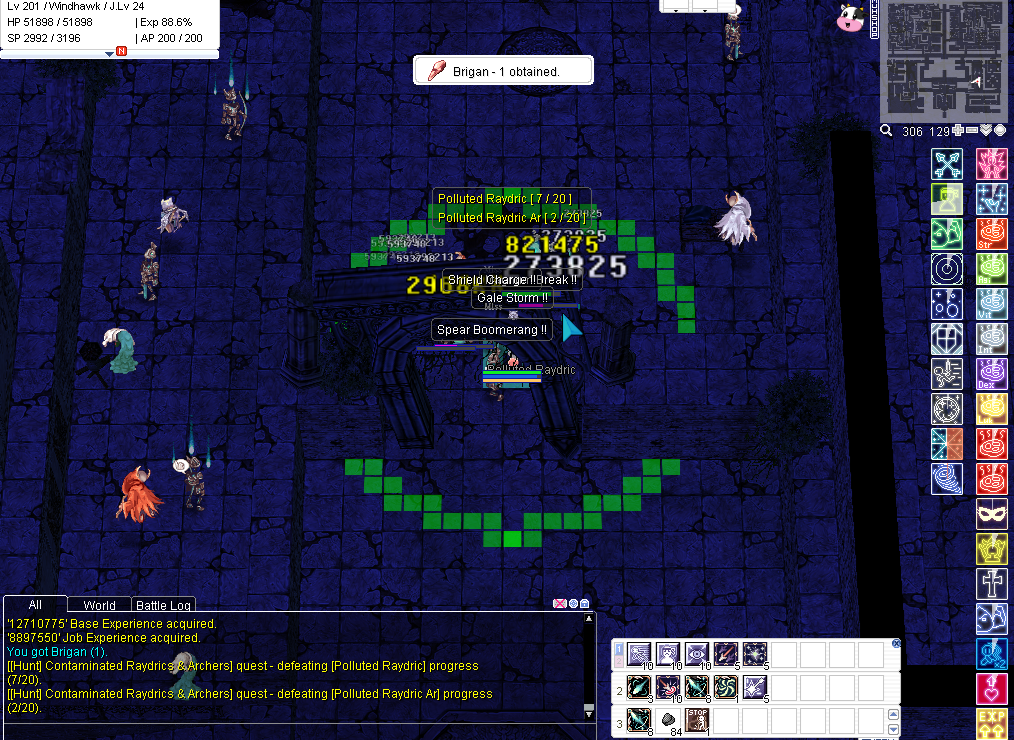Expand the character status window arrow
The image size is (1014, 740).
[x=109, y=53]
